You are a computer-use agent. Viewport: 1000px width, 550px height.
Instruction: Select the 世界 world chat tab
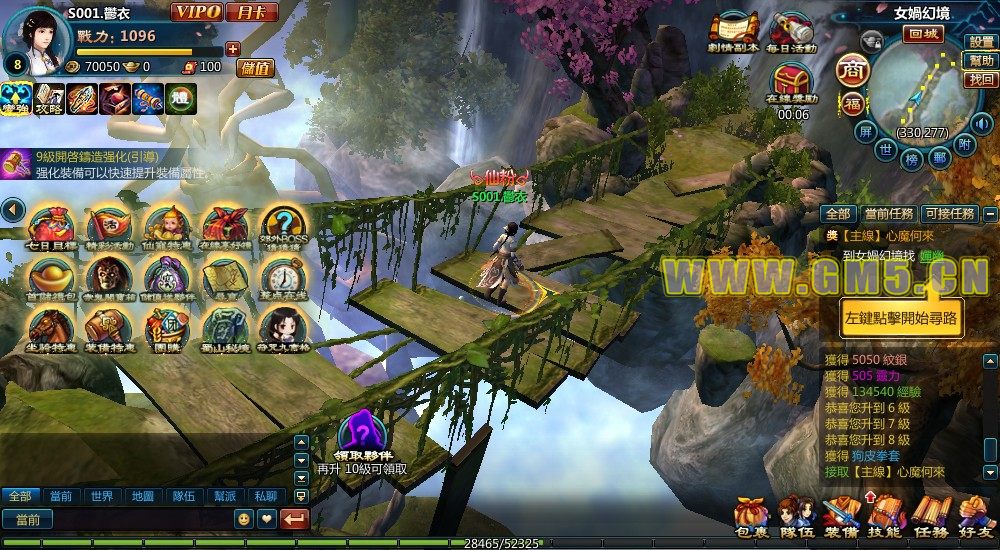tap(101, 496)
